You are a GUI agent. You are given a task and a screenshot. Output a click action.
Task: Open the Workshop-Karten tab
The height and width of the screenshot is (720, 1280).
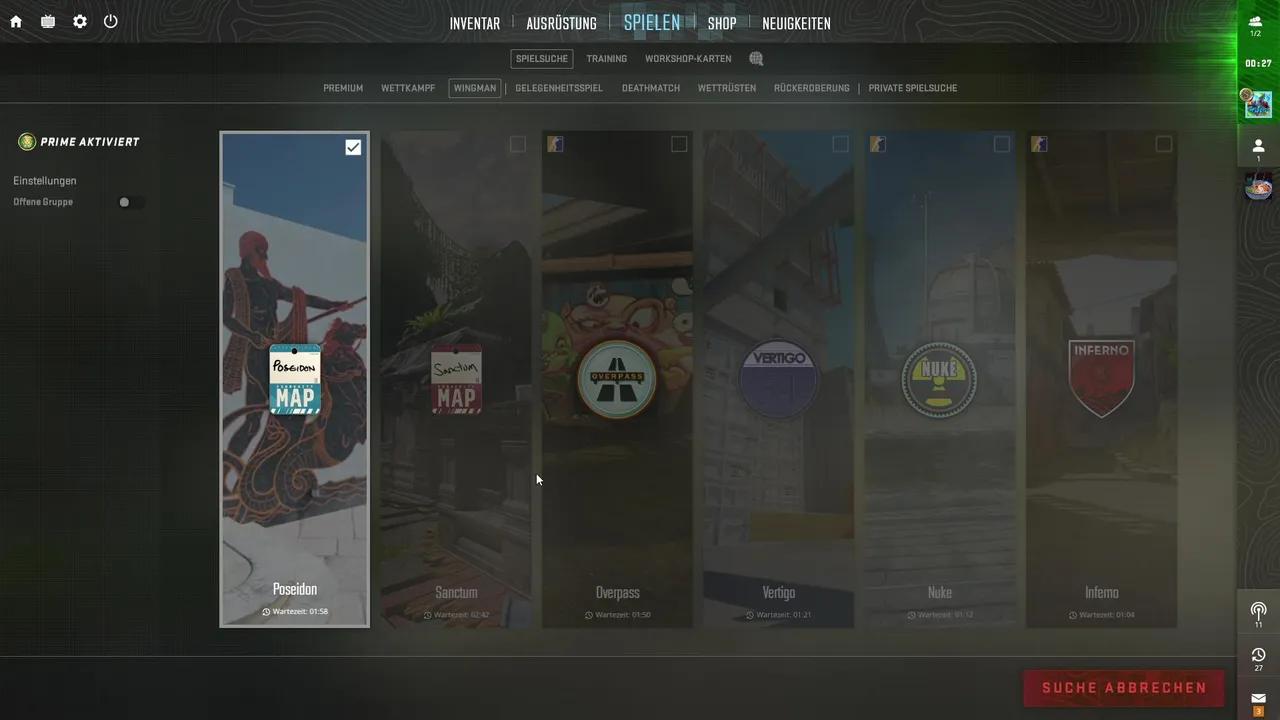(688, 58)
